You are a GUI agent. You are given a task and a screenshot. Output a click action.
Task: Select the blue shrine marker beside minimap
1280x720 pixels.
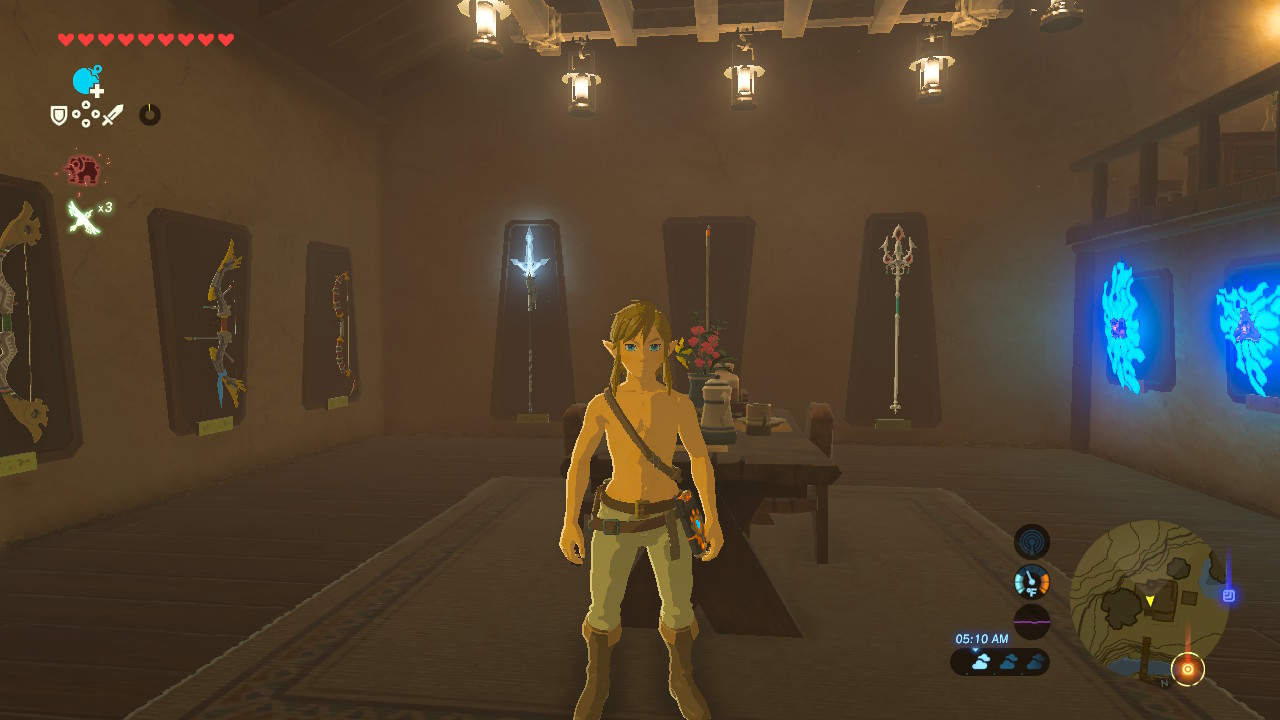pyautogui.click(x=1229, y=596)
